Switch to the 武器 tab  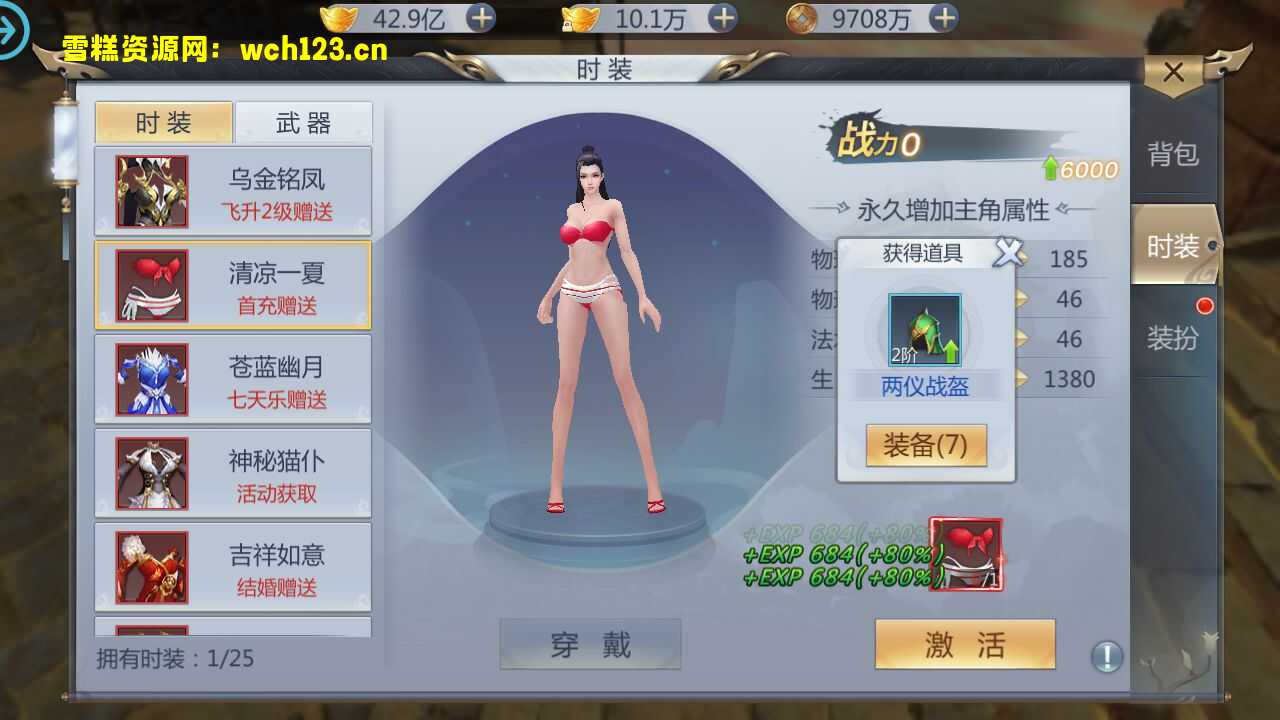click(x=303, y=122)
